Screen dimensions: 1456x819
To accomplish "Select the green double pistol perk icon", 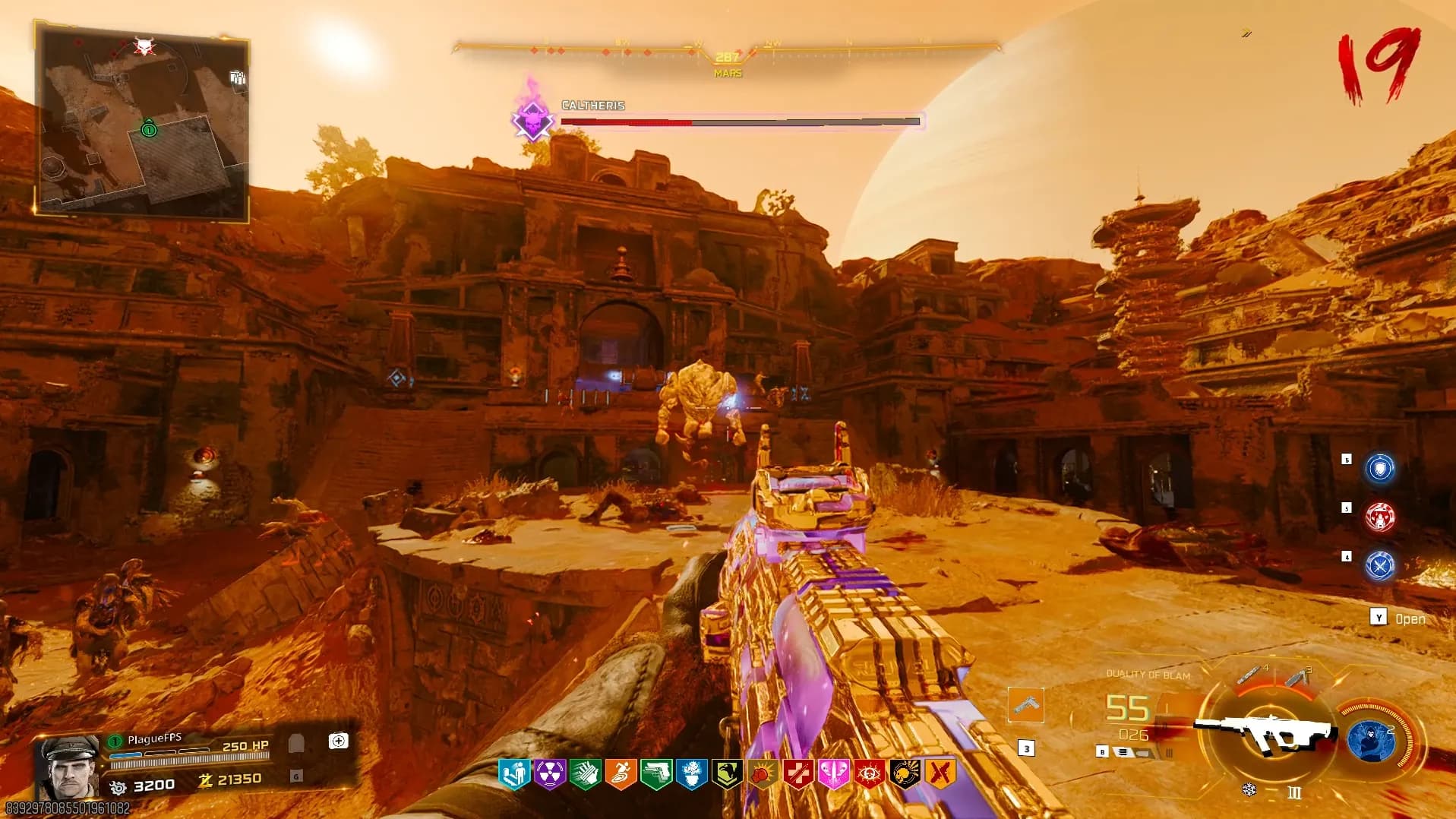I will [655, 773].
